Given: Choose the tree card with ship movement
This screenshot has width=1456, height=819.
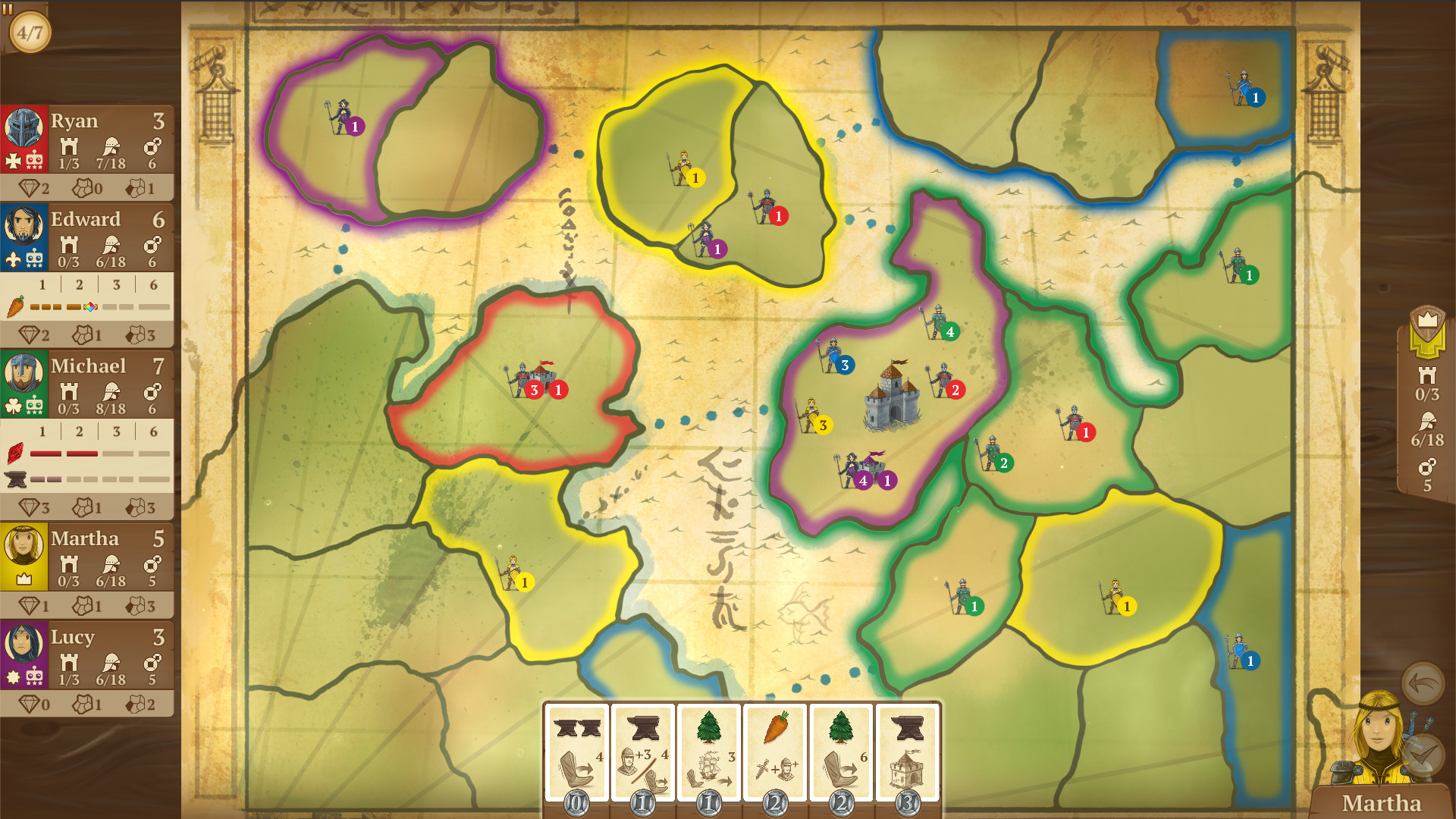Looking at the screenshot, I should click(x=710, y=747).
